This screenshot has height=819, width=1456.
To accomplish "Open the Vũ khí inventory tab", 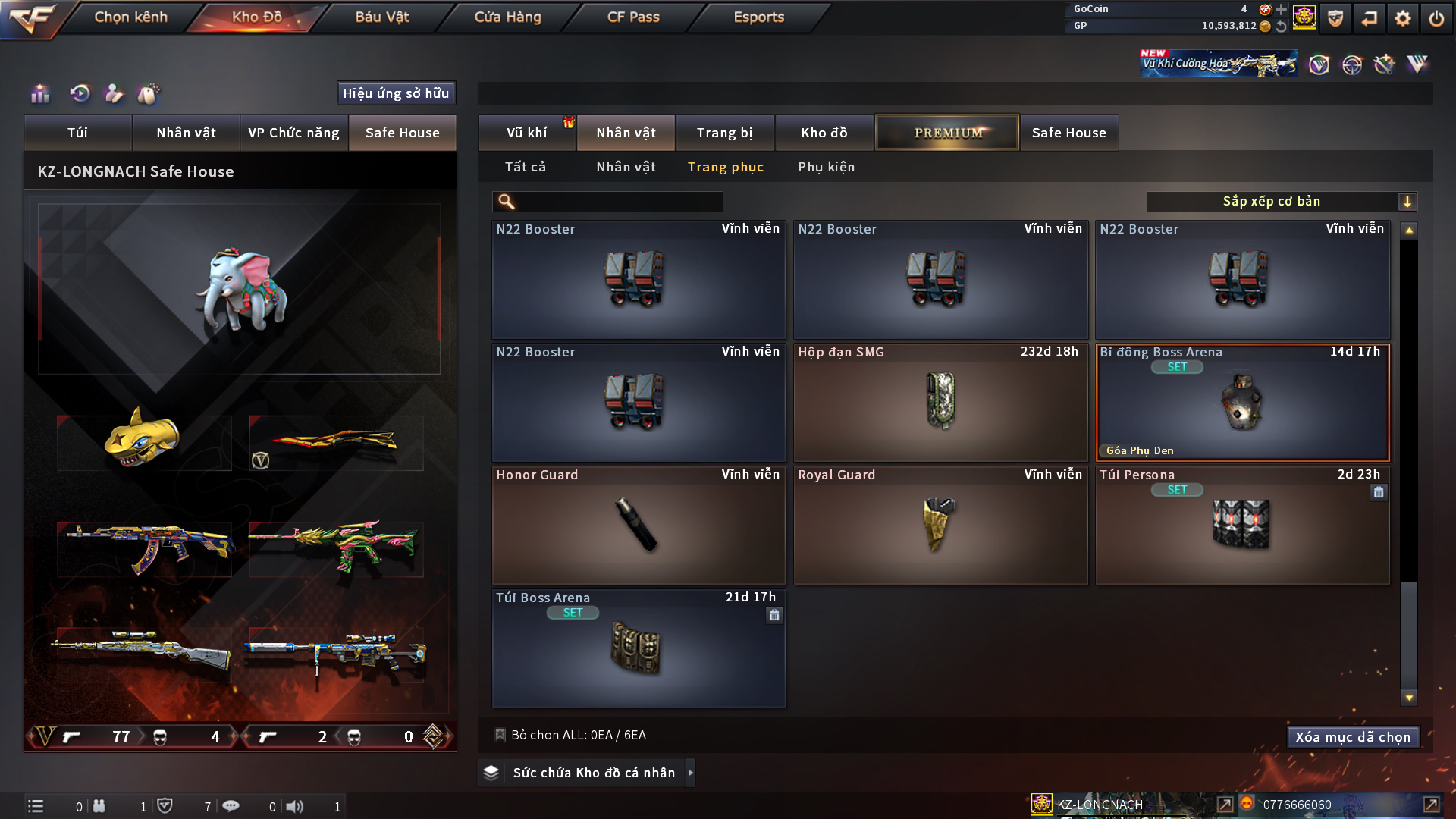I will coord(526,133).
